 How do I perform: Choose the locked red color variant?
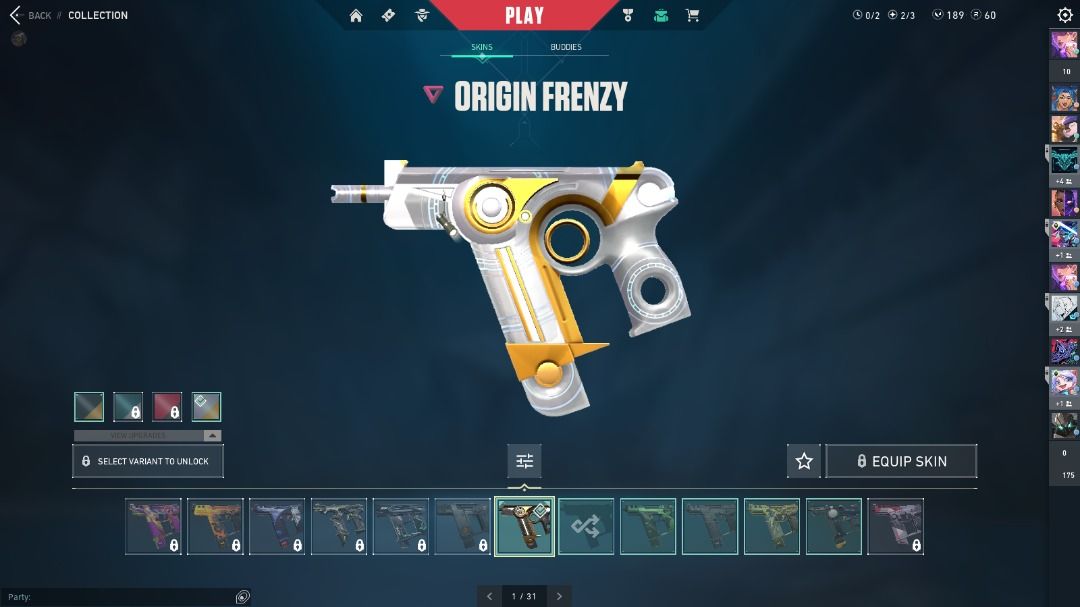click(168, 407)
